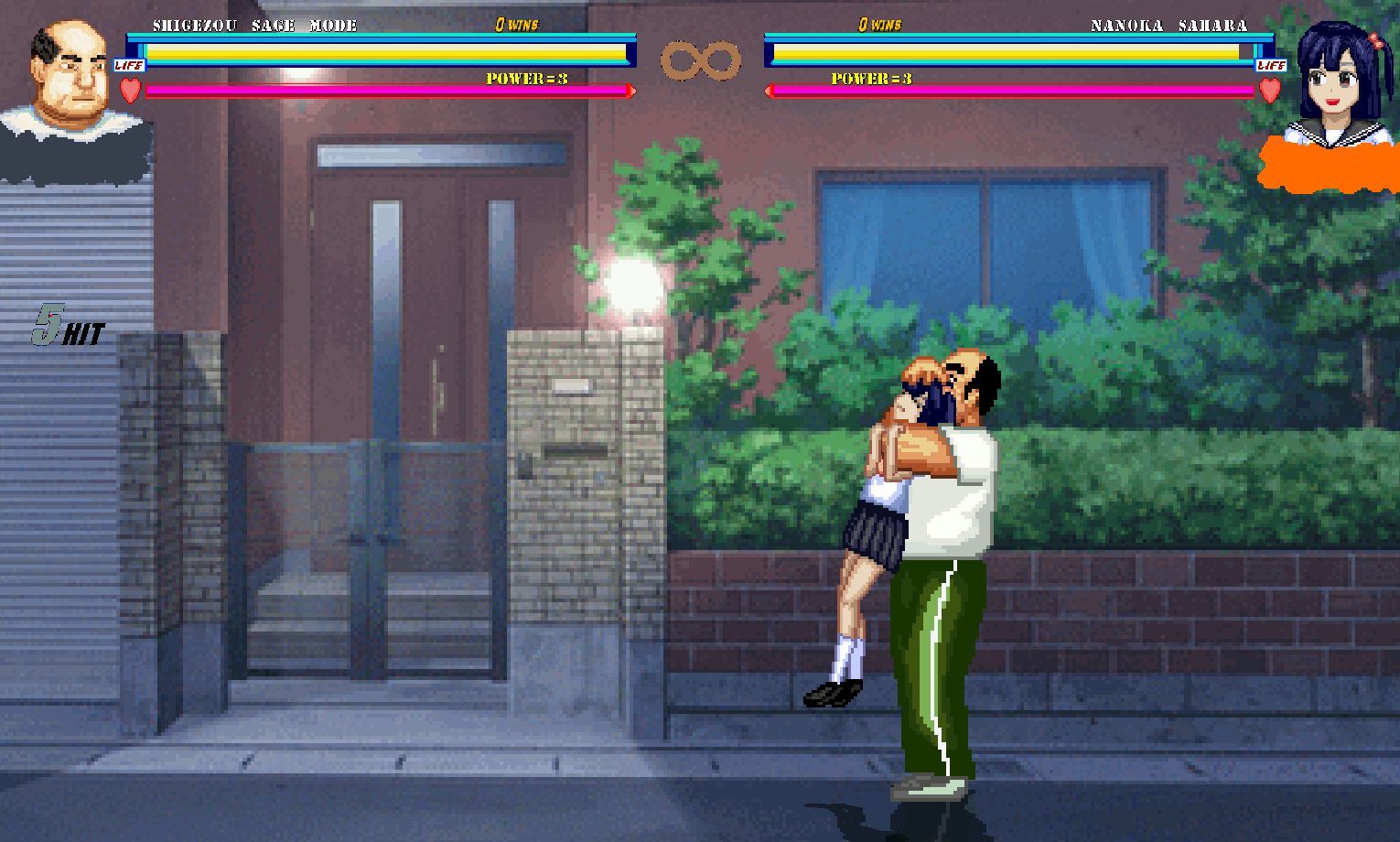The image size is (1400, 842).
Task: Expand the SHIGEZOU SAGE MODE name banner
Action: [258, 25]
